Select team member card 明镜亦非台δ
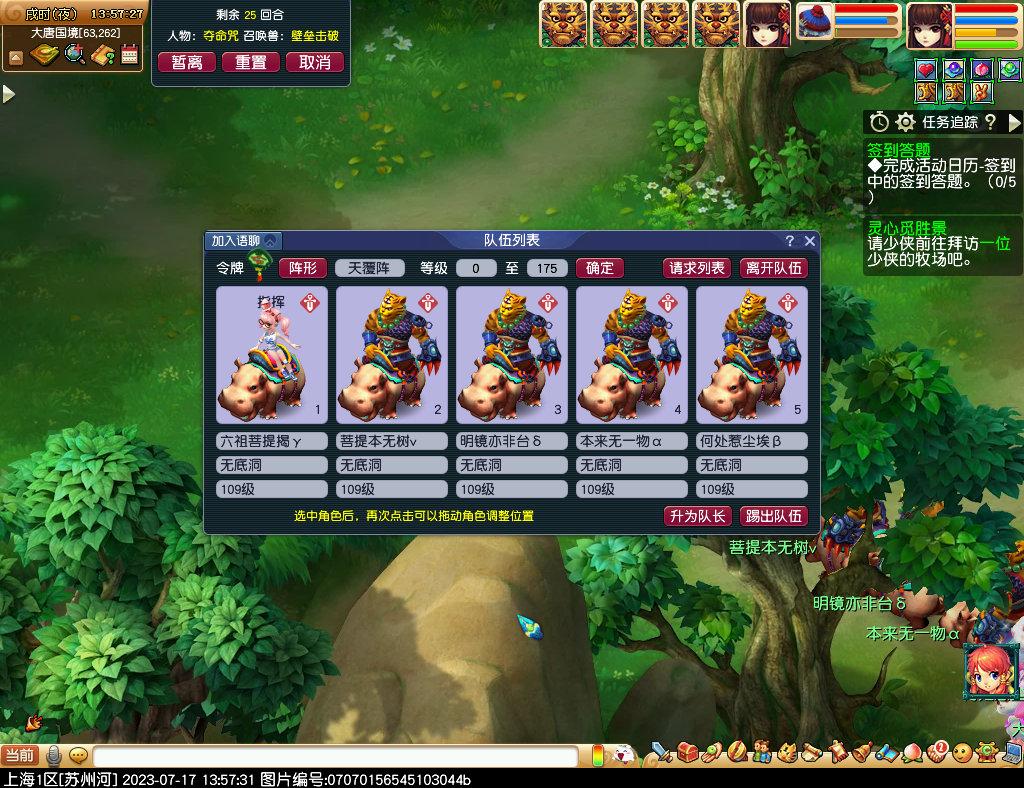This screenshot has height=788, width=1024. (512, 355)
